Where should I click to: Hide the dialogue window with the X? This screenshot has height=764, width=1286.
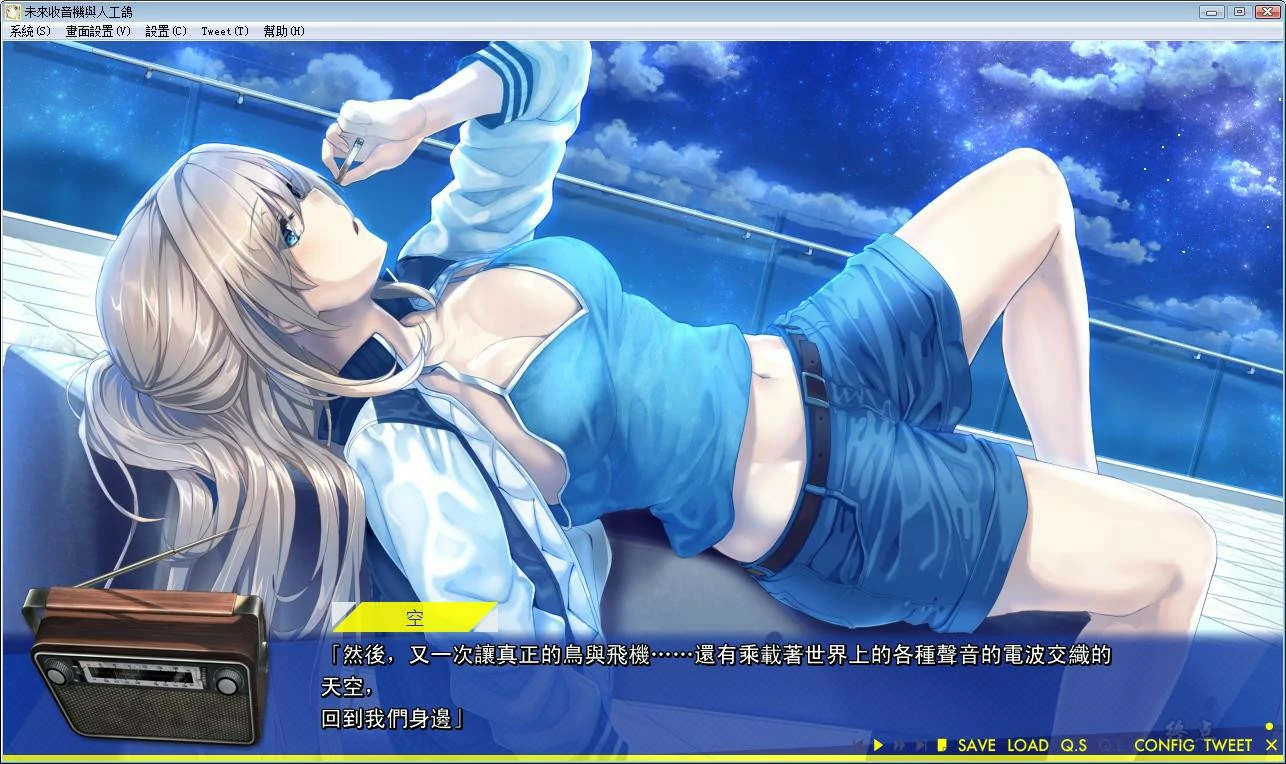1271,745
